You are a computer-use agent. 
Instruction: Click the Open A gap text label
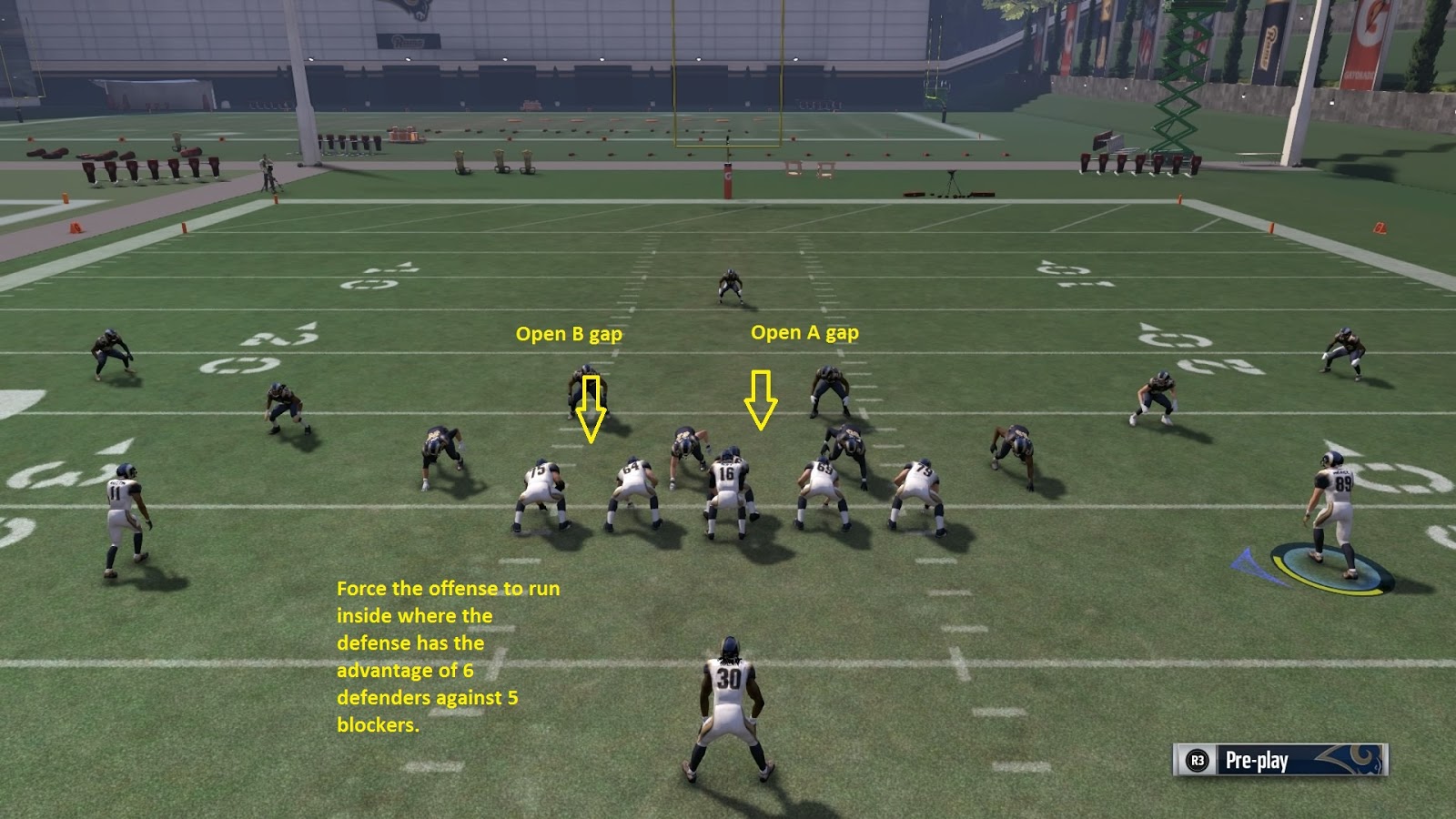click(x=806, y=333)
